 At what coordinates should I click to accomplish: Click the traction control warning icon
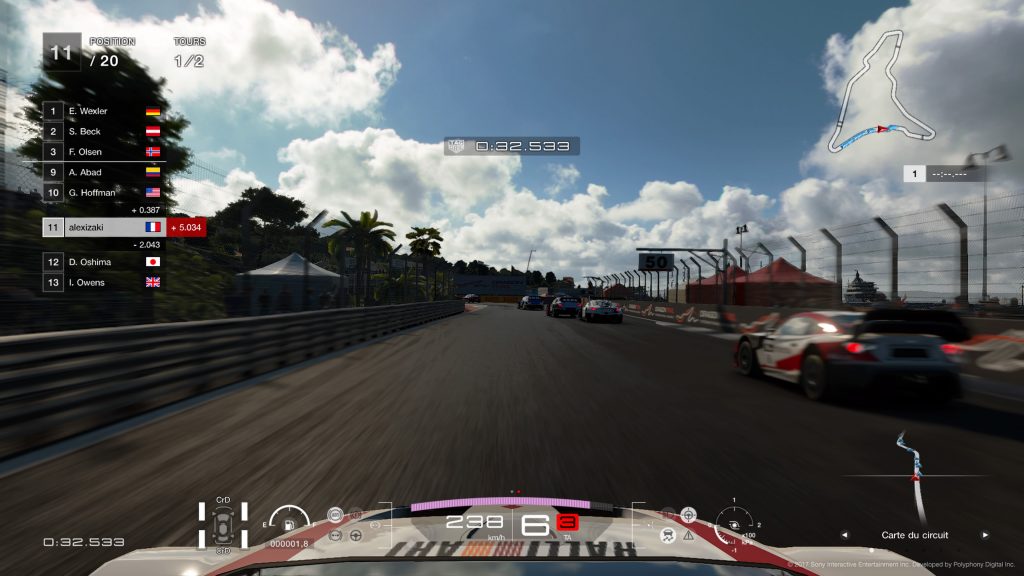[x=667, y=536]
